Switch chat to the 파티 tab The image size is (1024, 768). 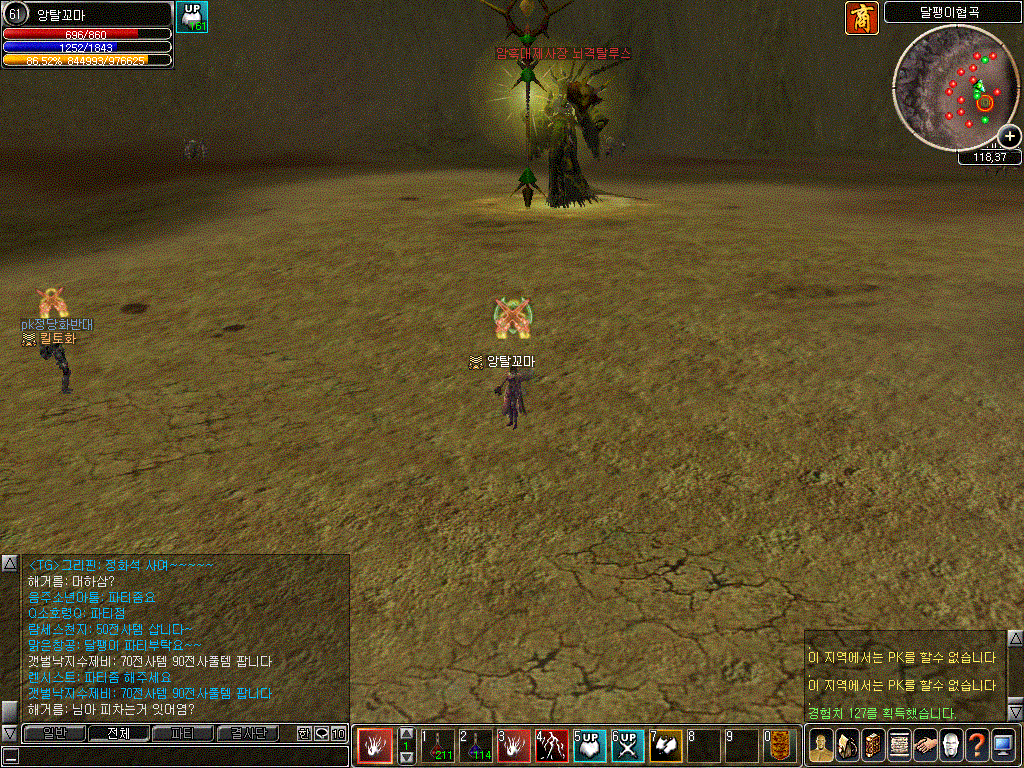pos(184,734)
